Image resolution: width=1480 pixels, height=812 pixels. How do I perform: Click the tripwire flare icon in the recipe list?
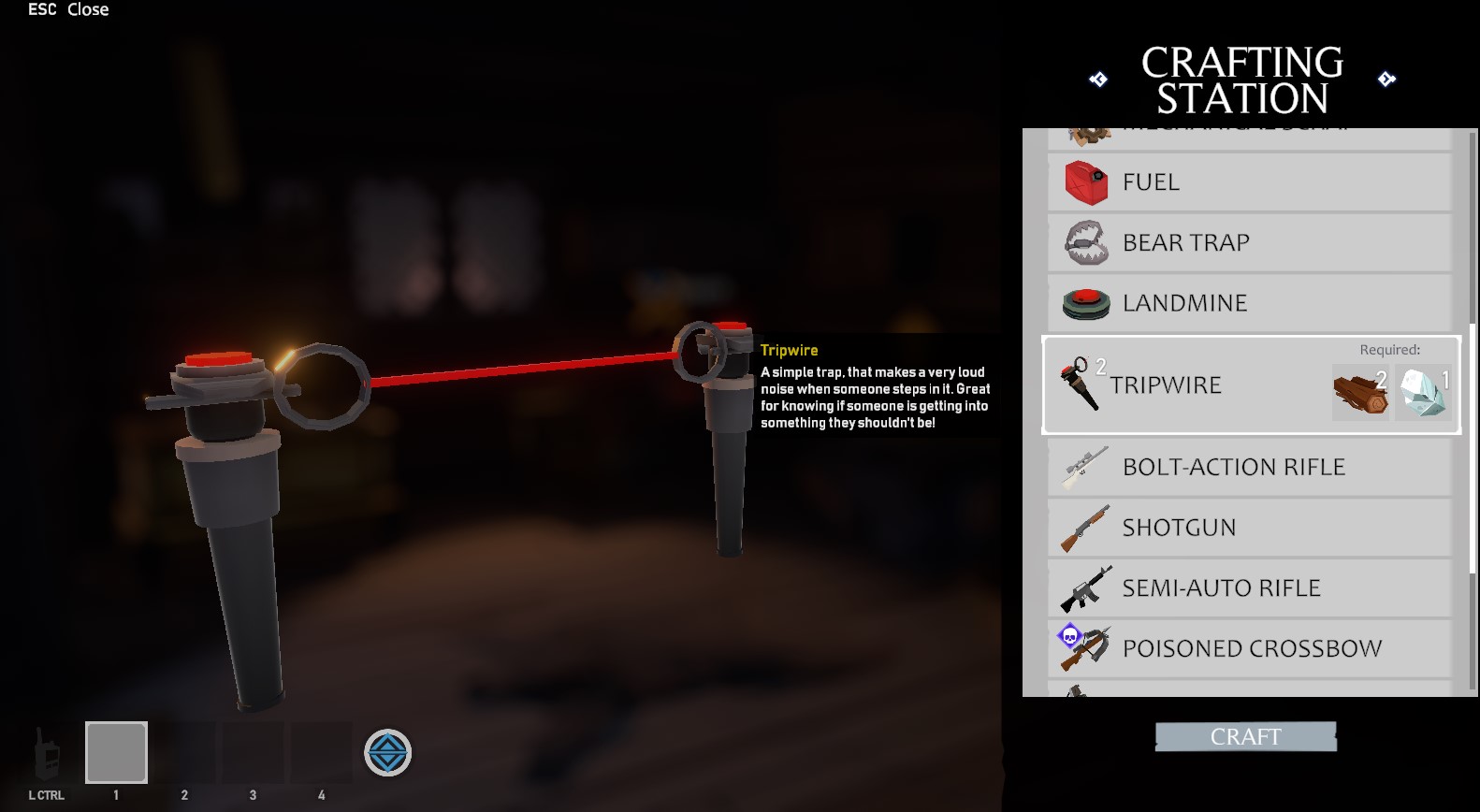[1081, 384]
